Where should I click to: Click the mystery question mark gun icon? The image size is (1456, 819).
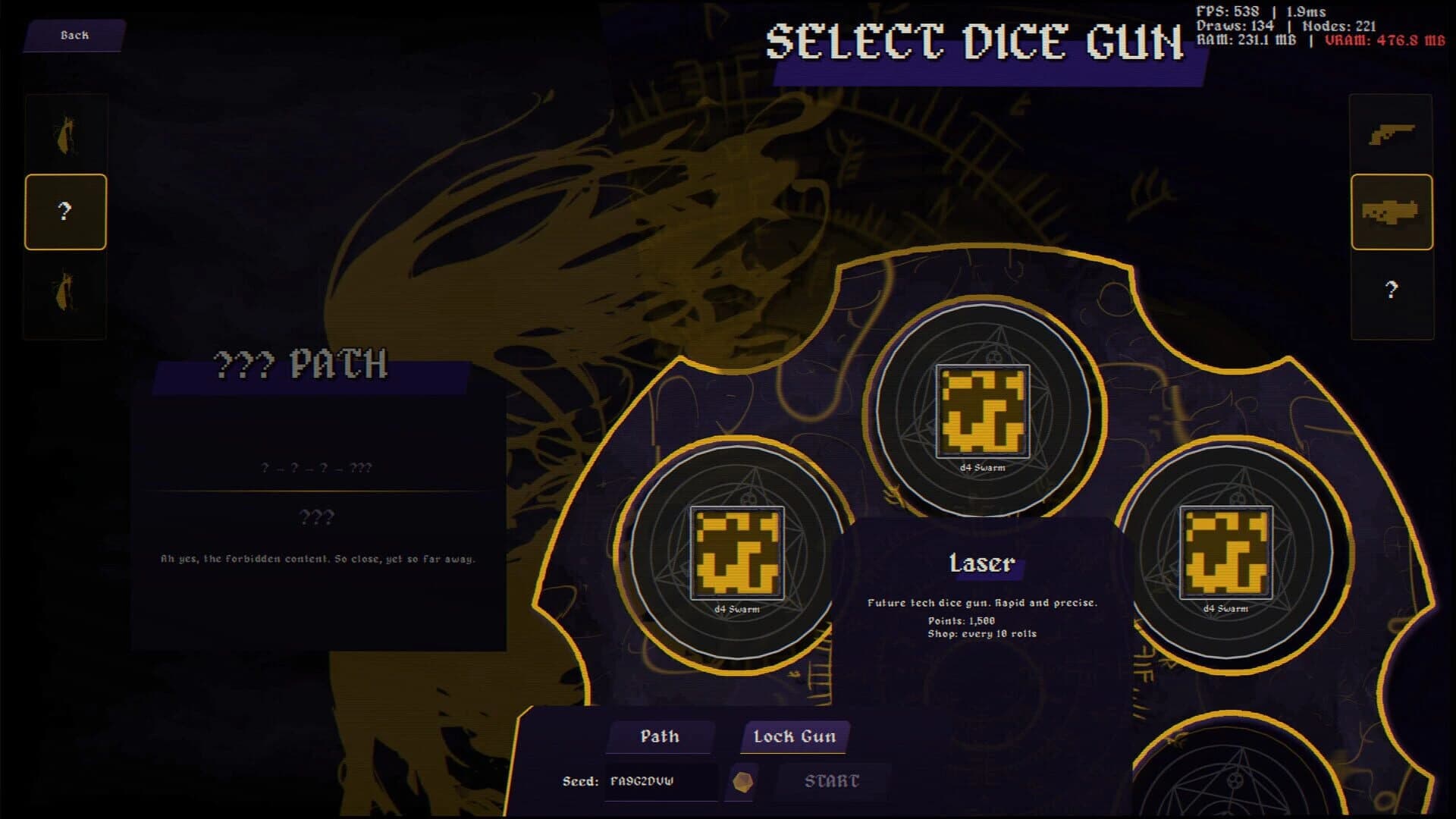click(x=1390, y=289)
